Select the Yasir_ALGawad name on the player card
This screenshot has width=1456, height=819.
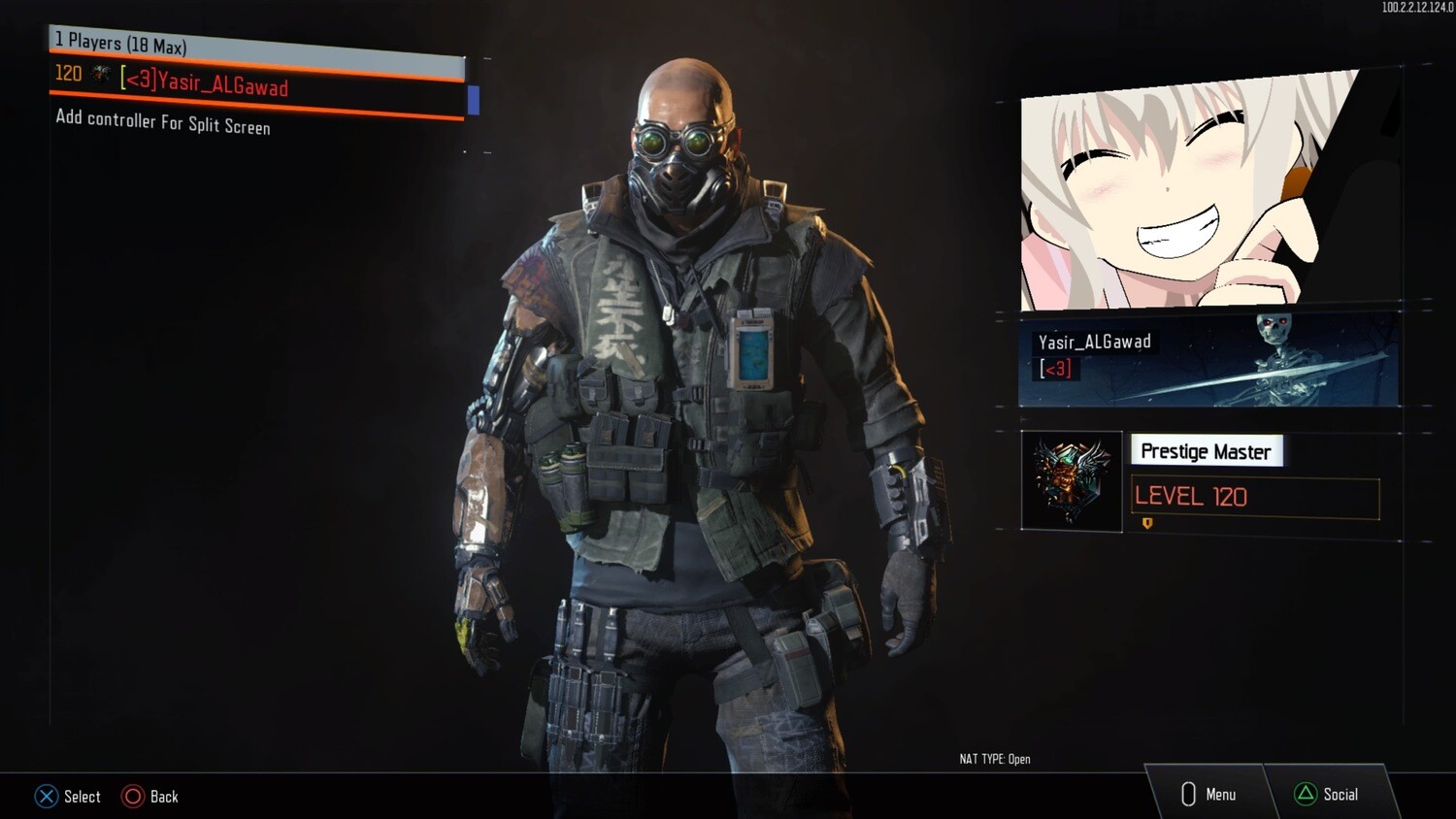[1096, 341]
